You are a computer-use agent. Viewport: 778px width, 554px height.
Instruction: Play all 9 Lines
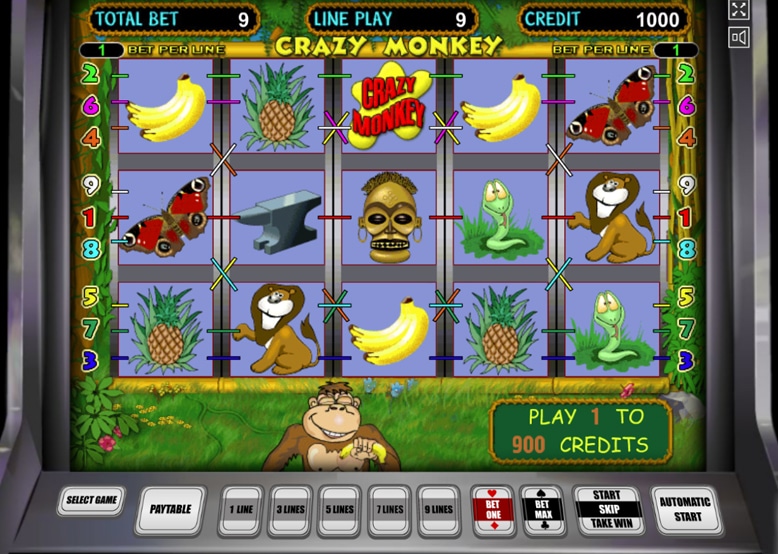pyautogui.click(x=438, y=509)
